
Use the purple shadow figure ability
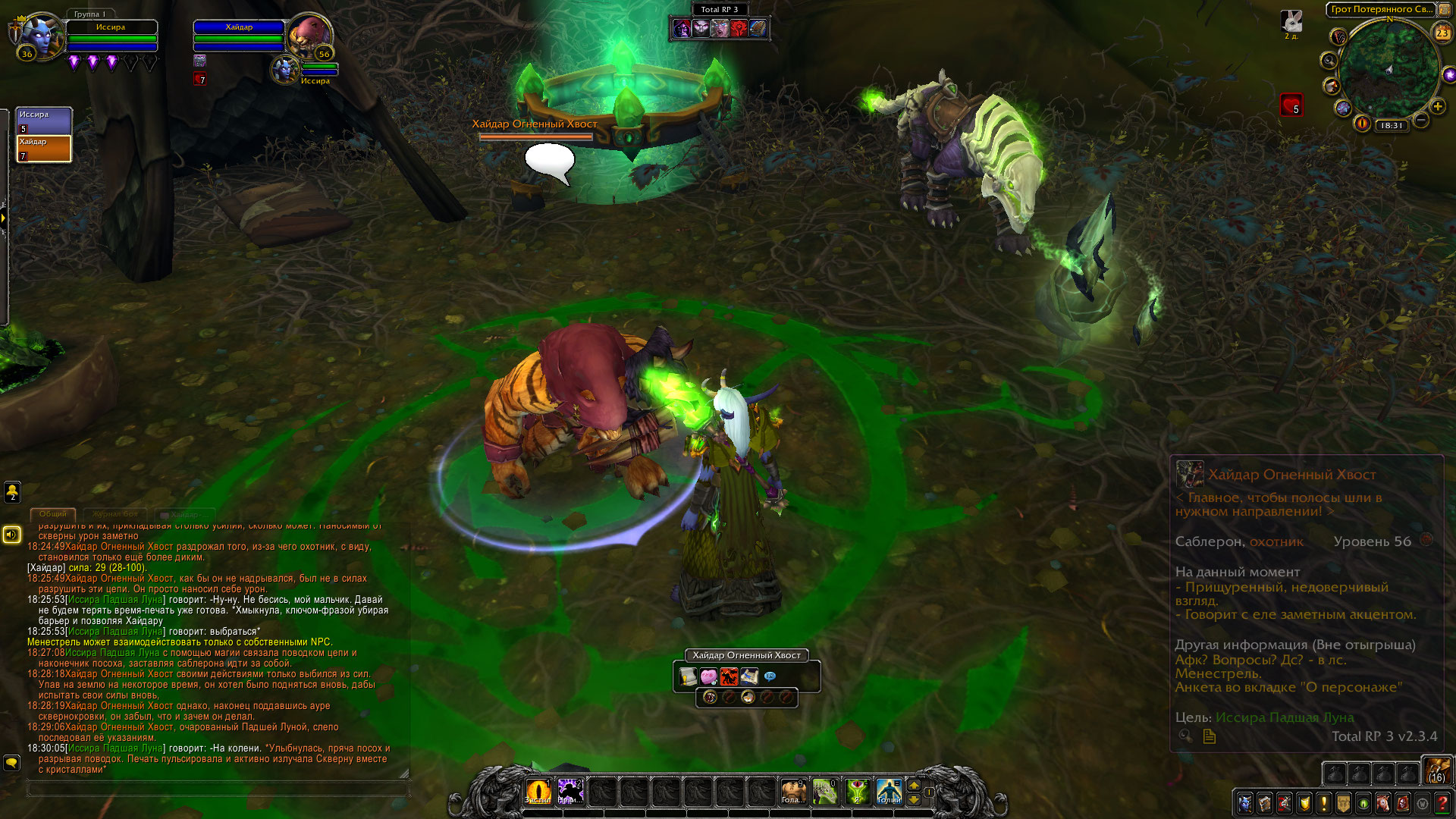coord(570,791)
